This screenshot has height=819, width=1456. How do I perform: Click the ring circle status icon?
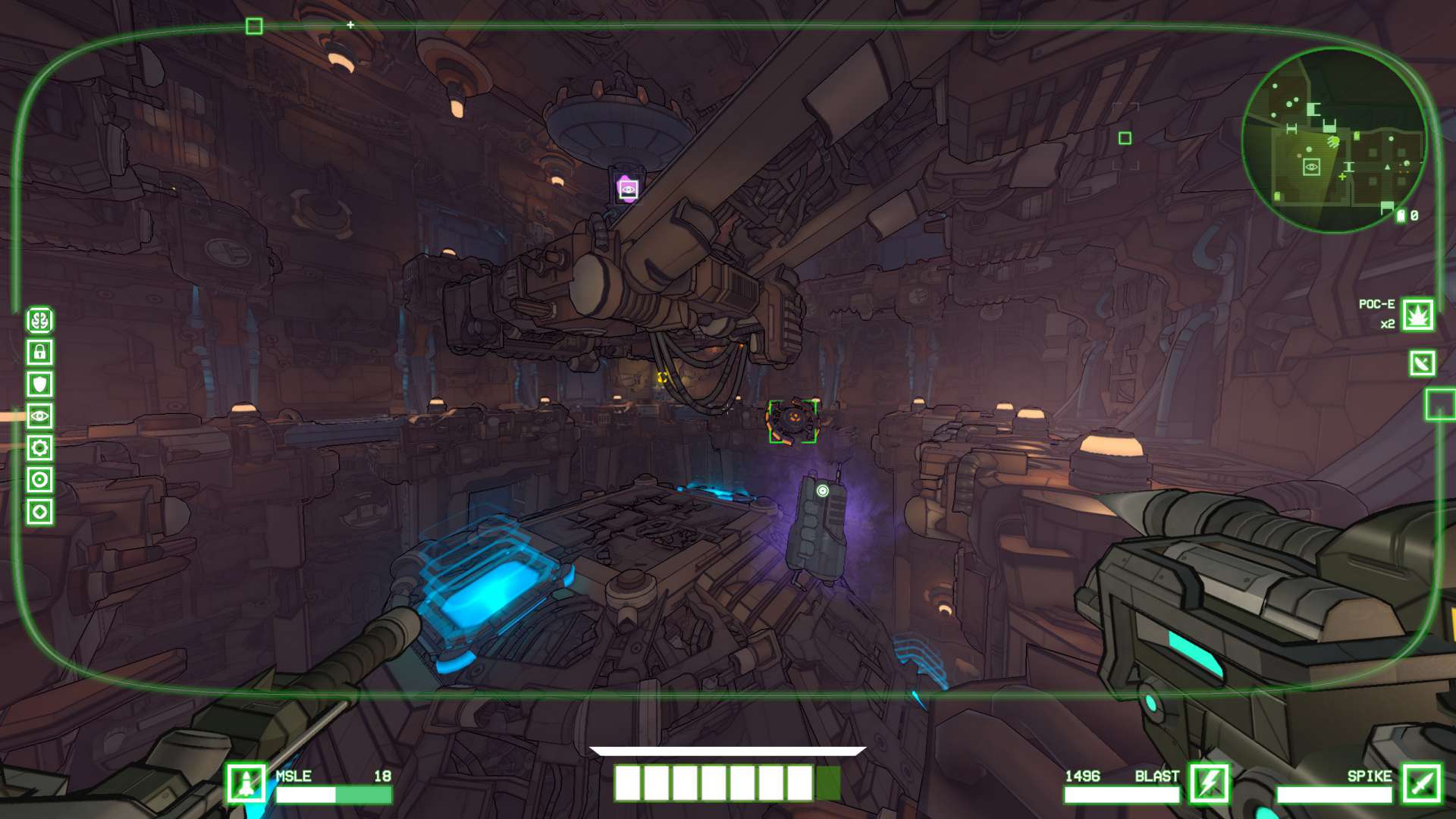(40, 479)
